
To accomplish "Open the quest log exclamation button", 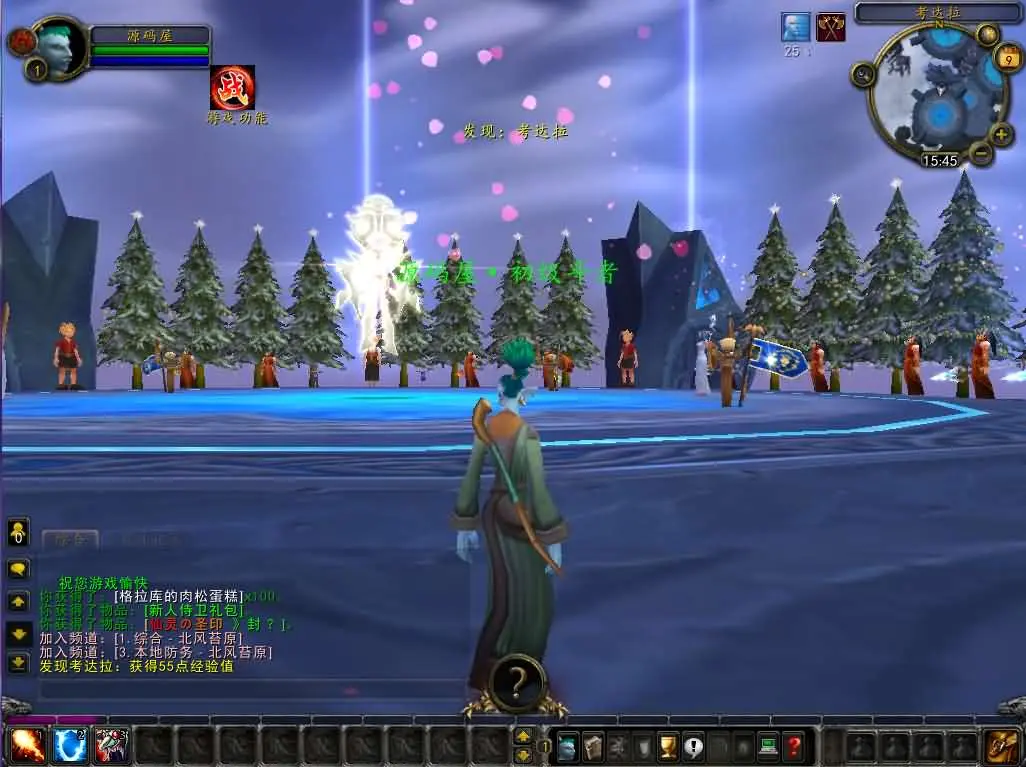I will click(x=693, y=746).
